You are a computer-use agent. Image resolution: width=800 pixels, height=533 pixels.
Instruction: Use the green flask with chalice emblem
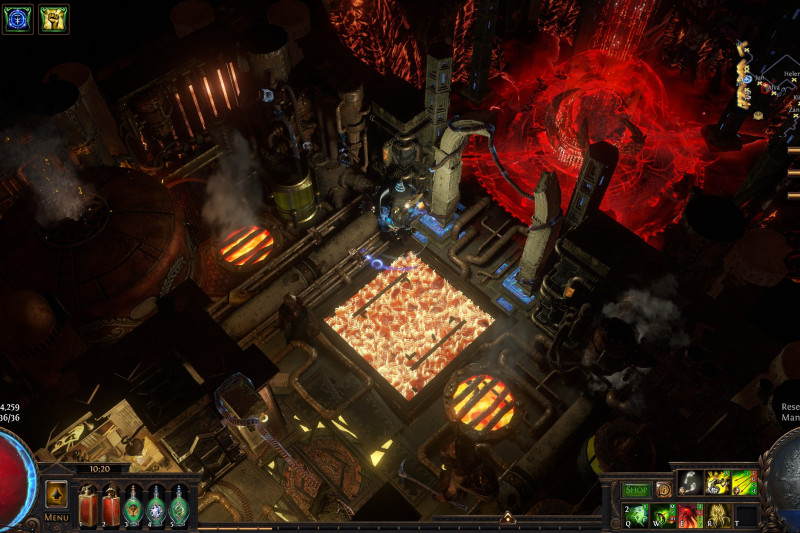coord(132,503)
